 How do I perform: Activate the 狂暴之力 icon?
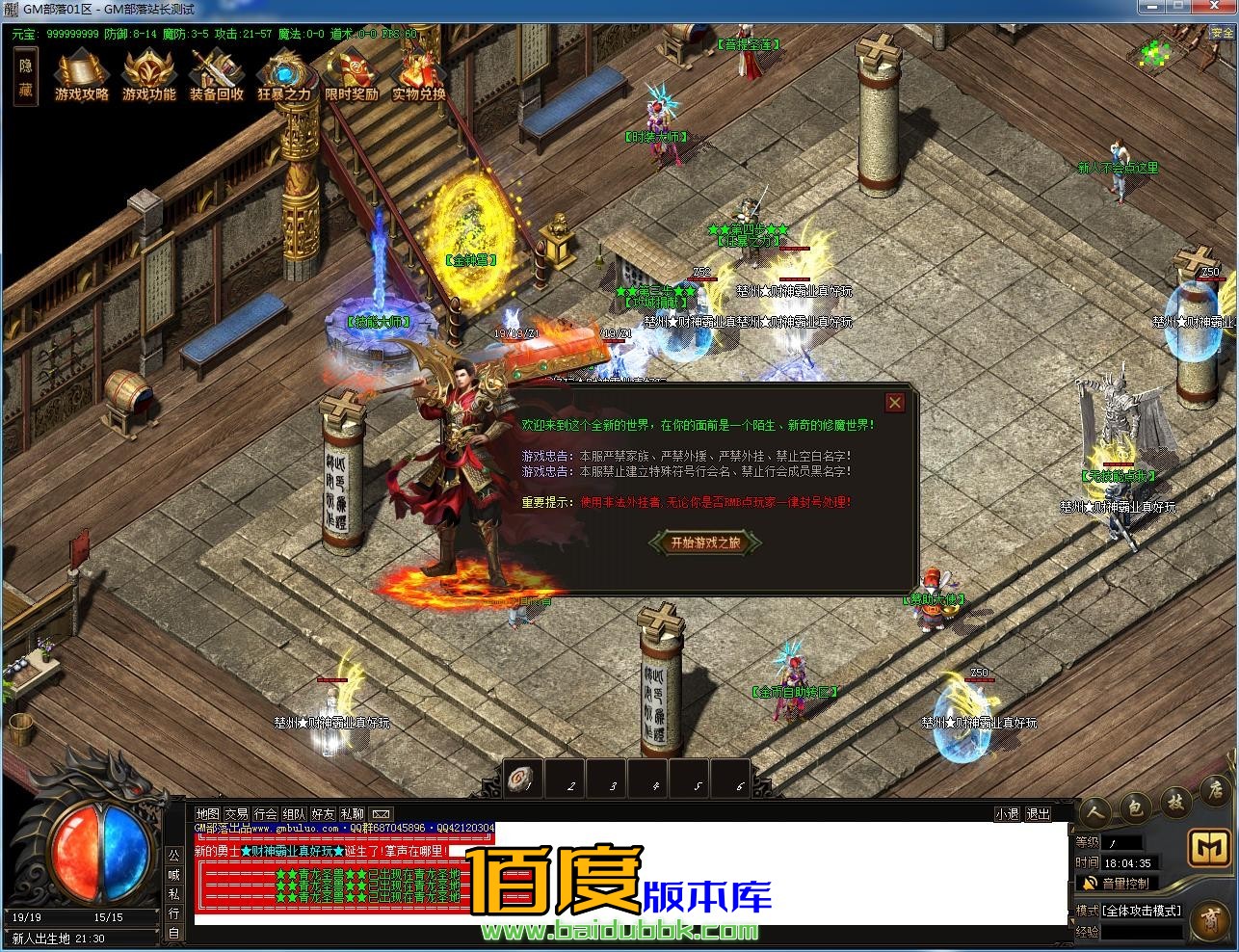click(284, 74)
